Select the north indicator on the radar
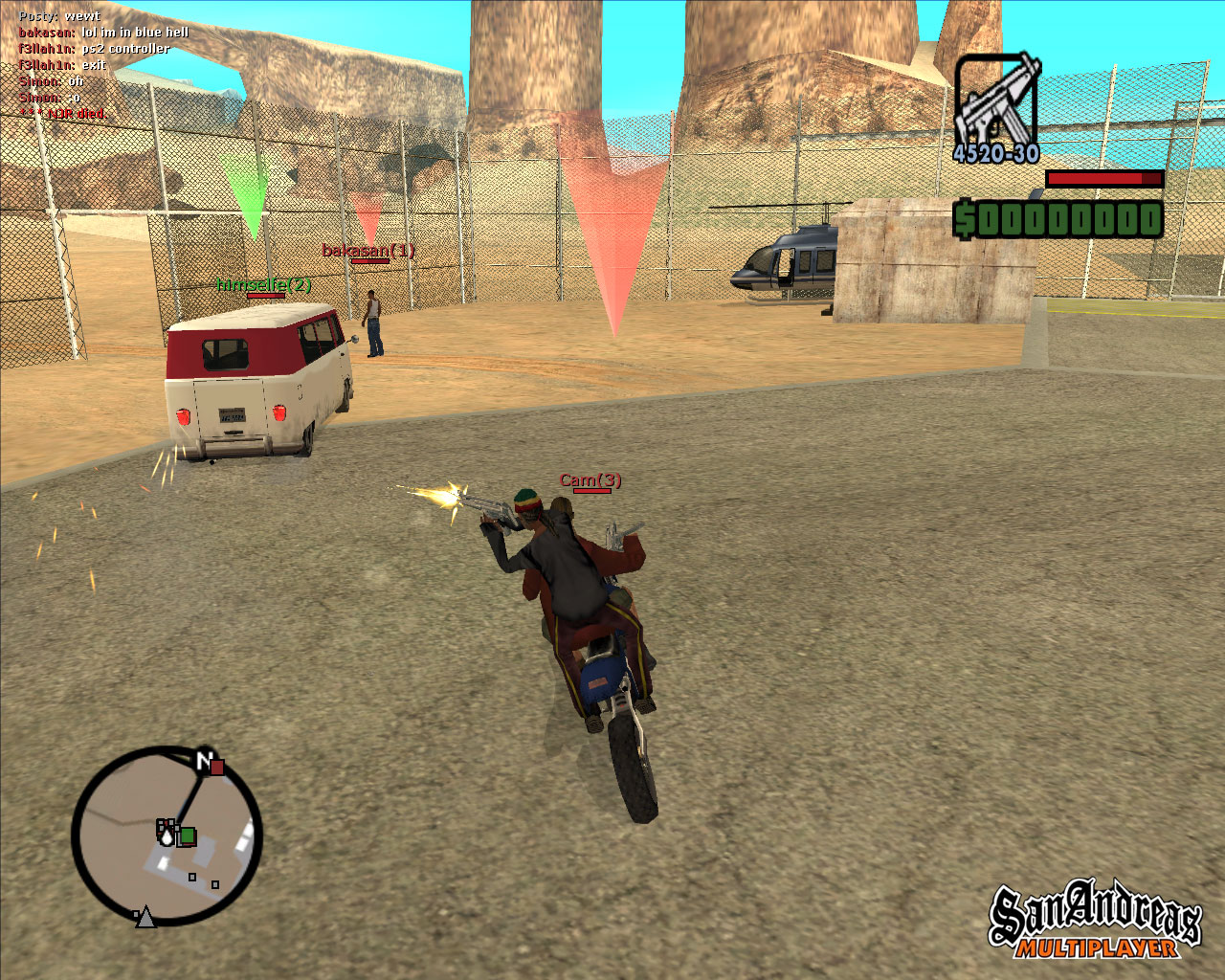The width and height of the screenshot is (1225, 980). point(203,761)
